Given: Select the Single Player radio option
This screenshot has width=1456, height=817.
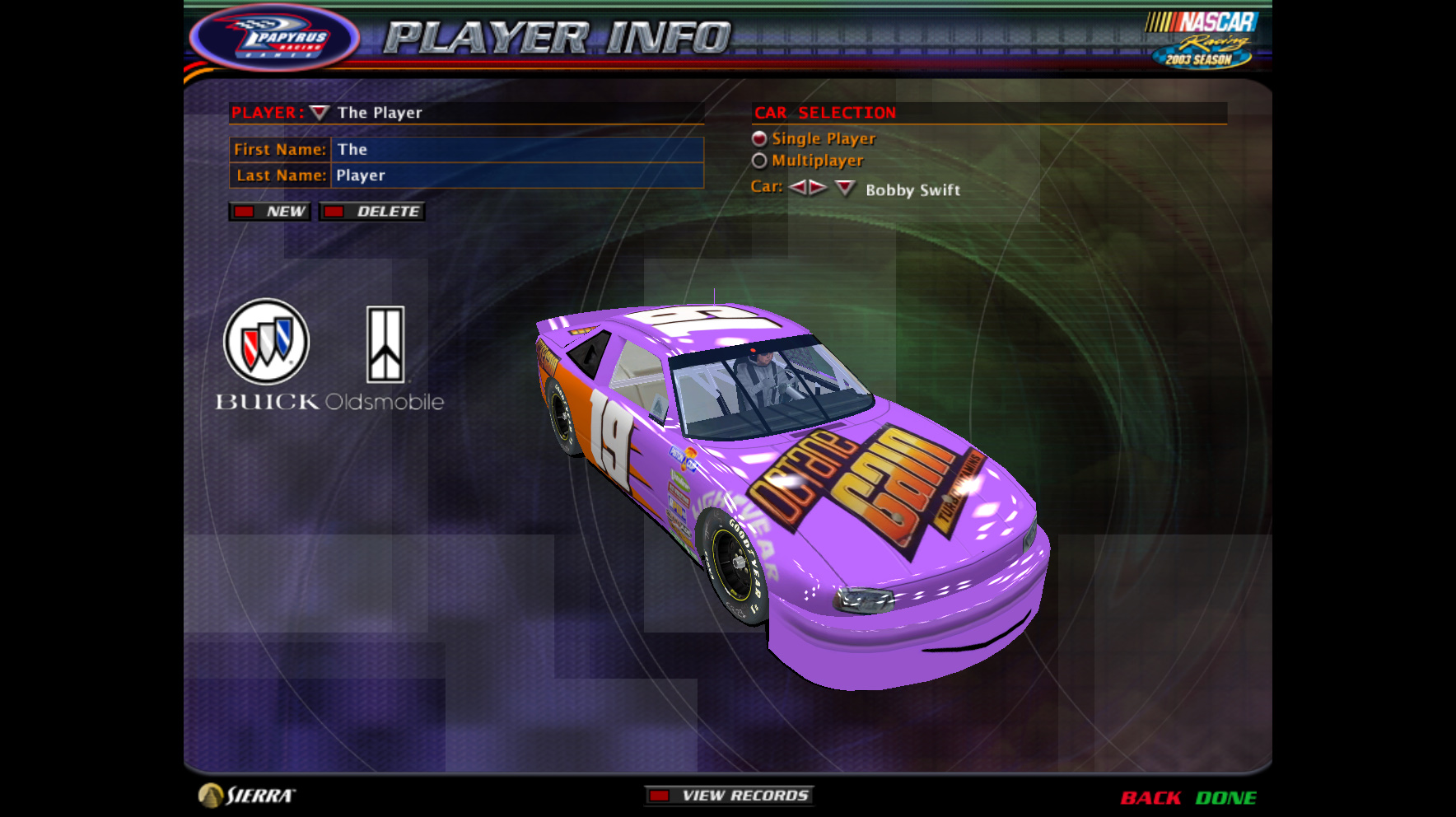Looking at the screenshot, I should [759, 139].
